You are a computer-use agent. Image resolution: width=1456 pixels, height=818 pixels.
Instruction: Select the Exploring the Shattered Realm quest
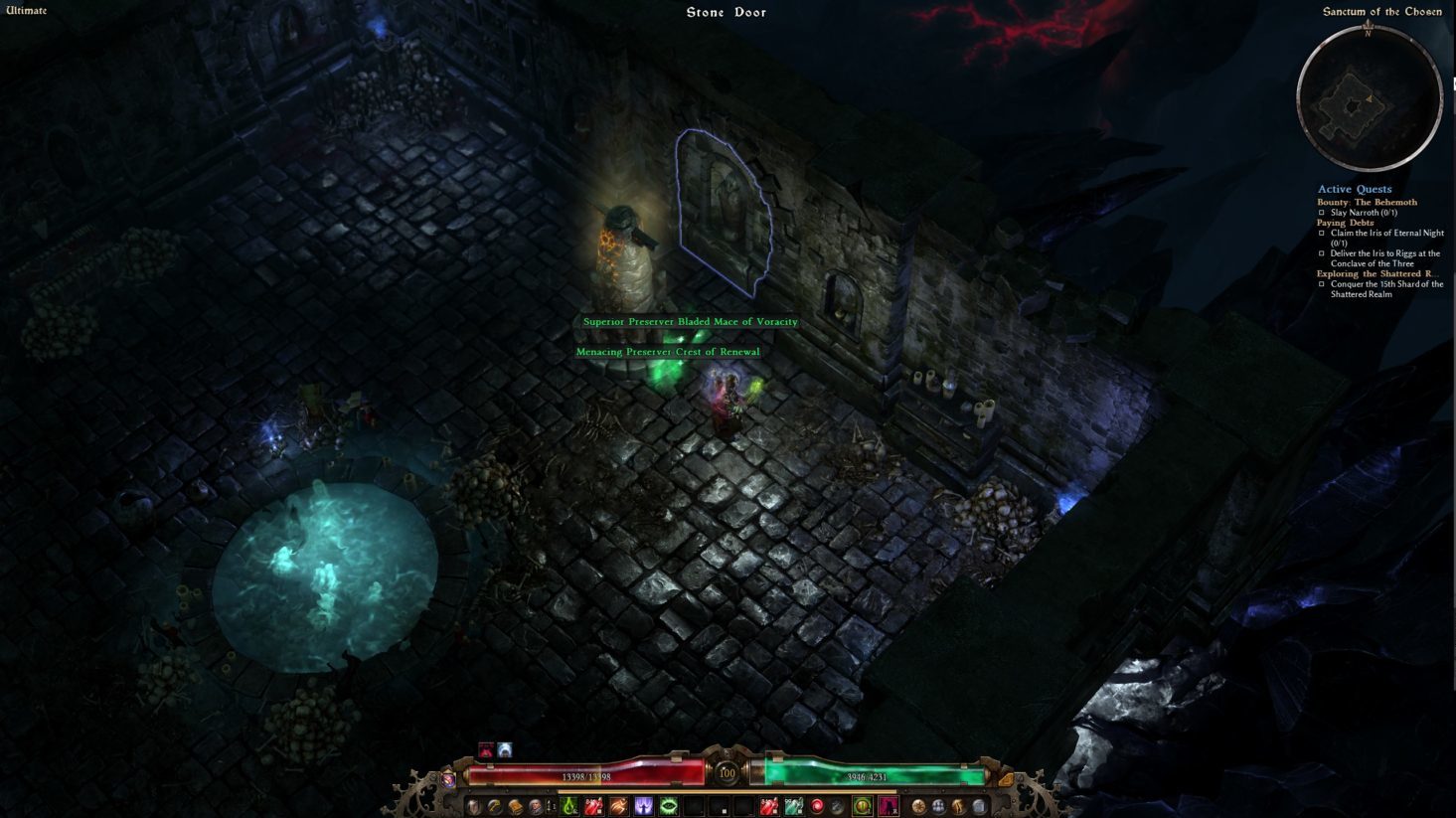pos(1377,273)
